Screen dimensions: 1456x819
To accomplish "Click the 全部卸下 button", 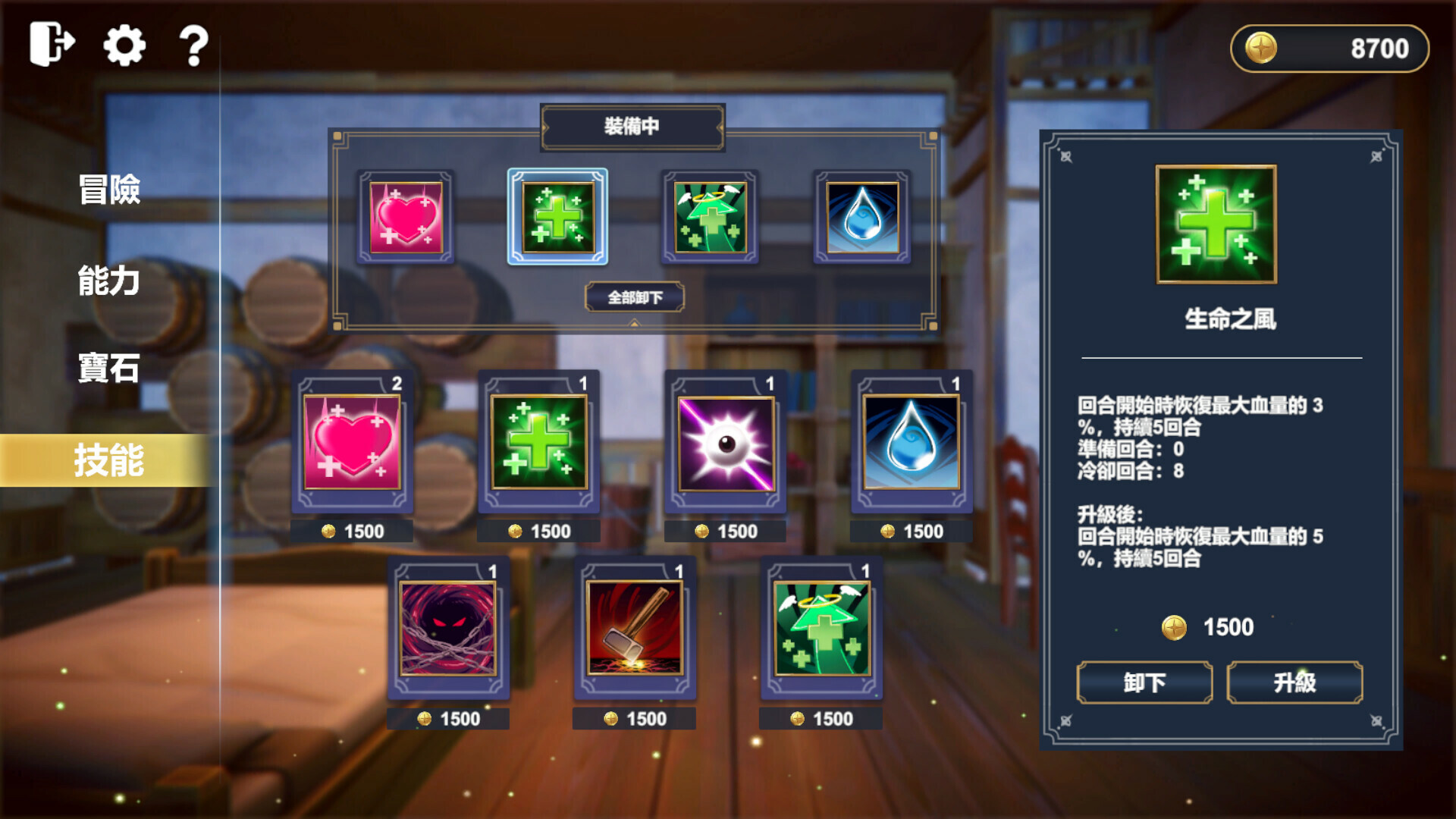I will coord(635,297).
